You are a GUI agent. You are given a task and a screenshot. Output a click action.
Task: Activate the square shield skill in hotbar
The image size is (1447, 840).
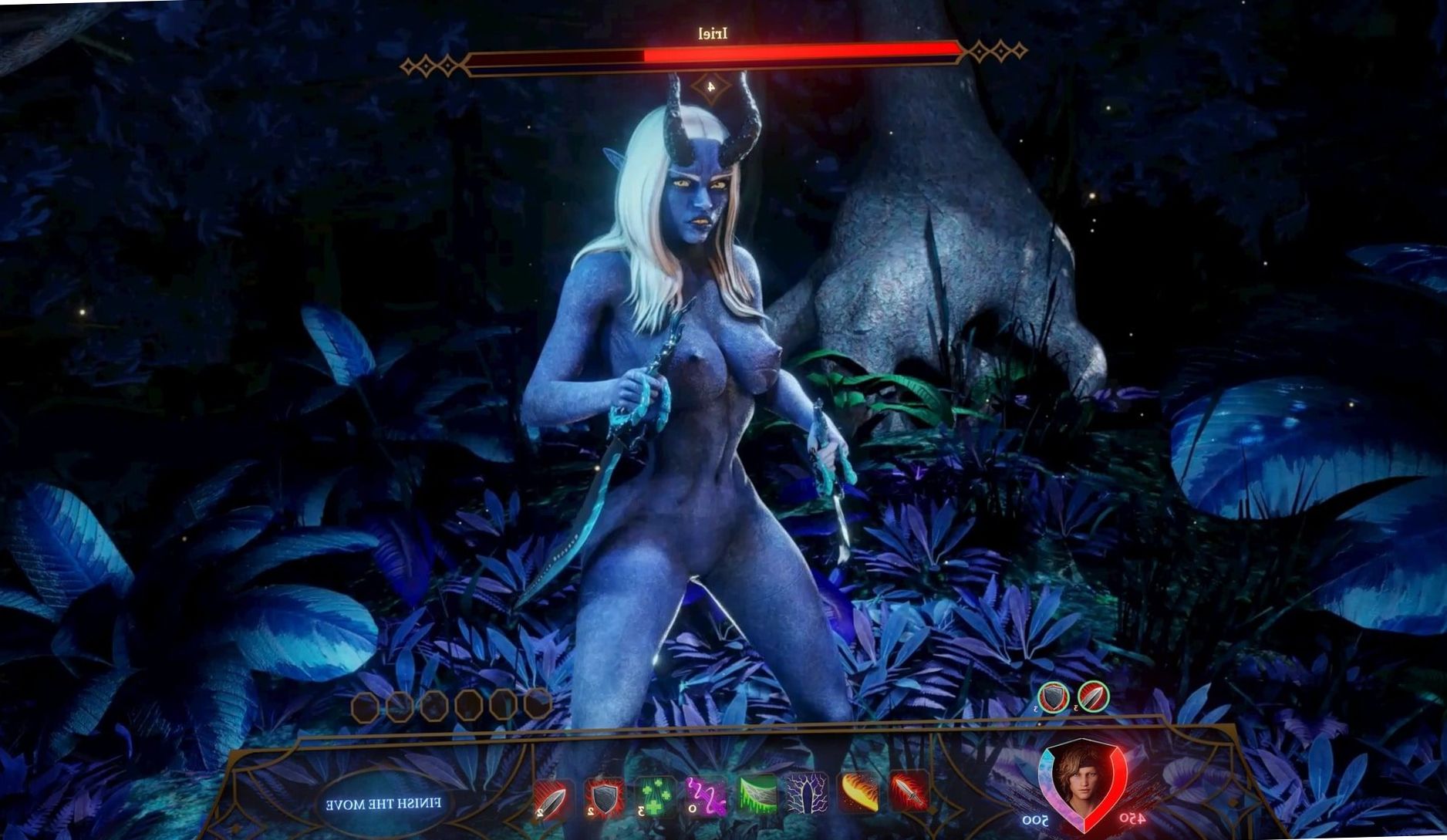point(604,798)
